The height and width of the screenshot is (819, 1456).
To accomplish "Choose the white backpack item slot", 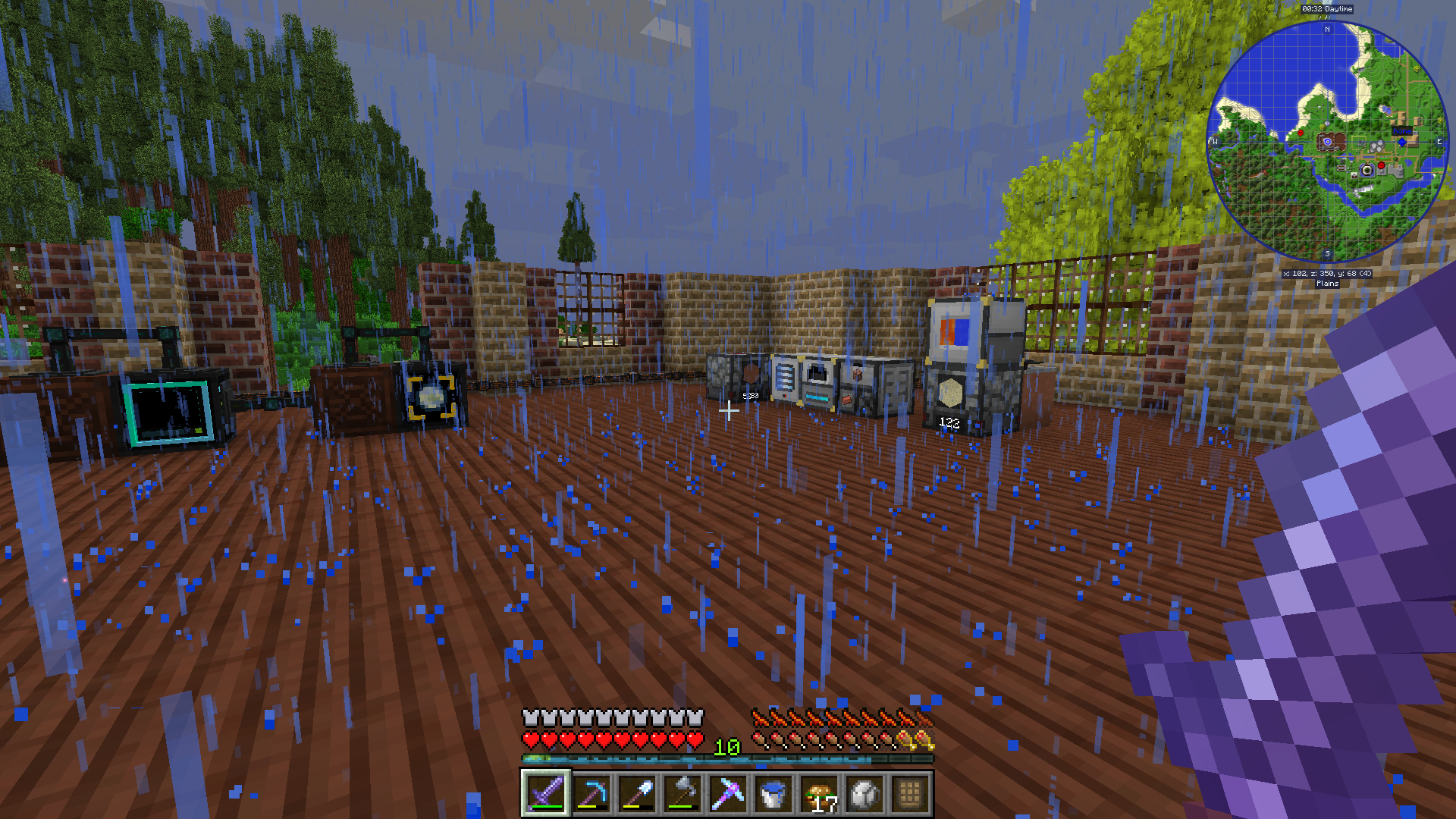I will (864, 794).
